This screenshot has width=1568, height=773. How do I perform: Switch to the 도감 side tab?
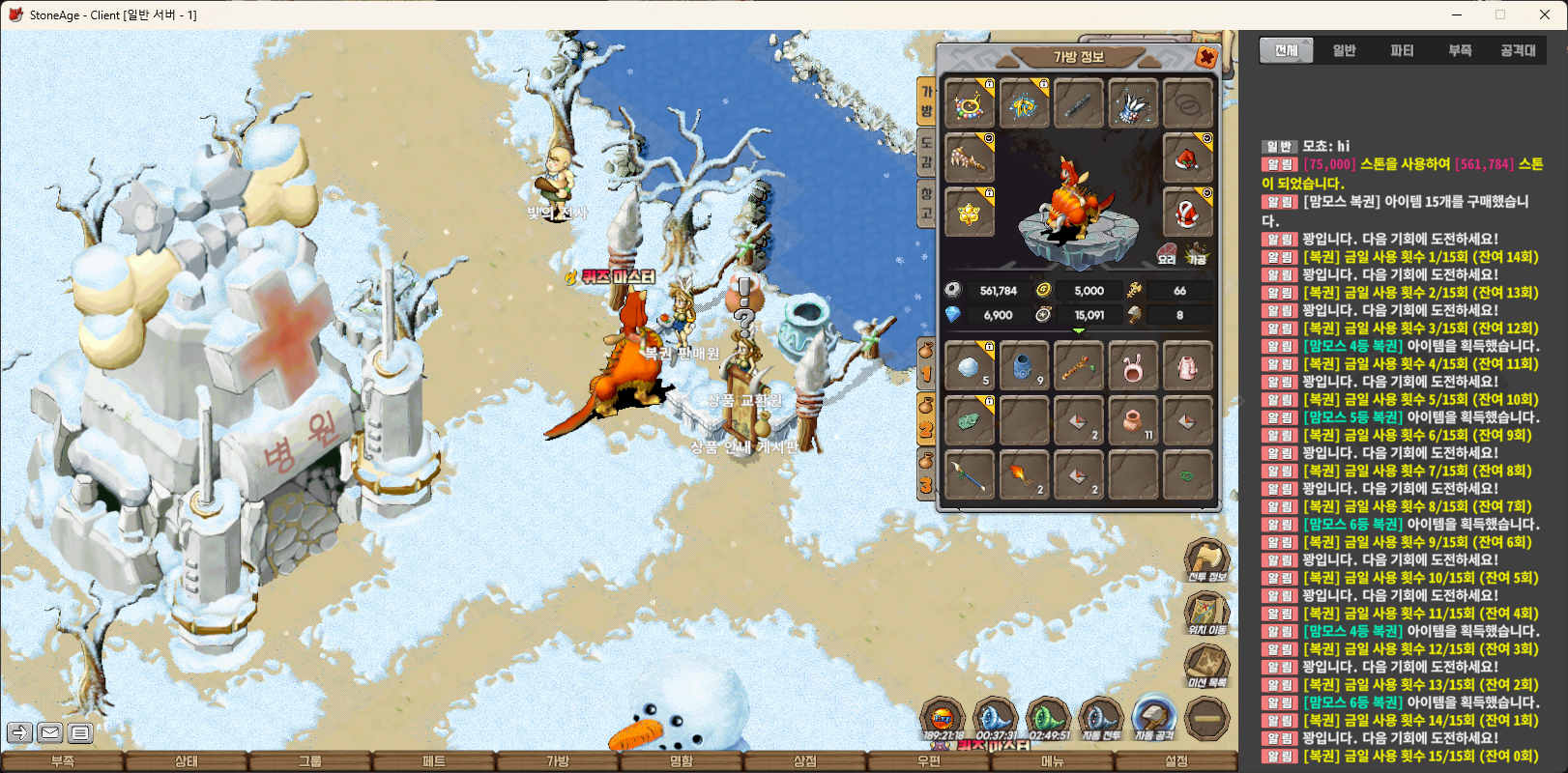(926, 153)
